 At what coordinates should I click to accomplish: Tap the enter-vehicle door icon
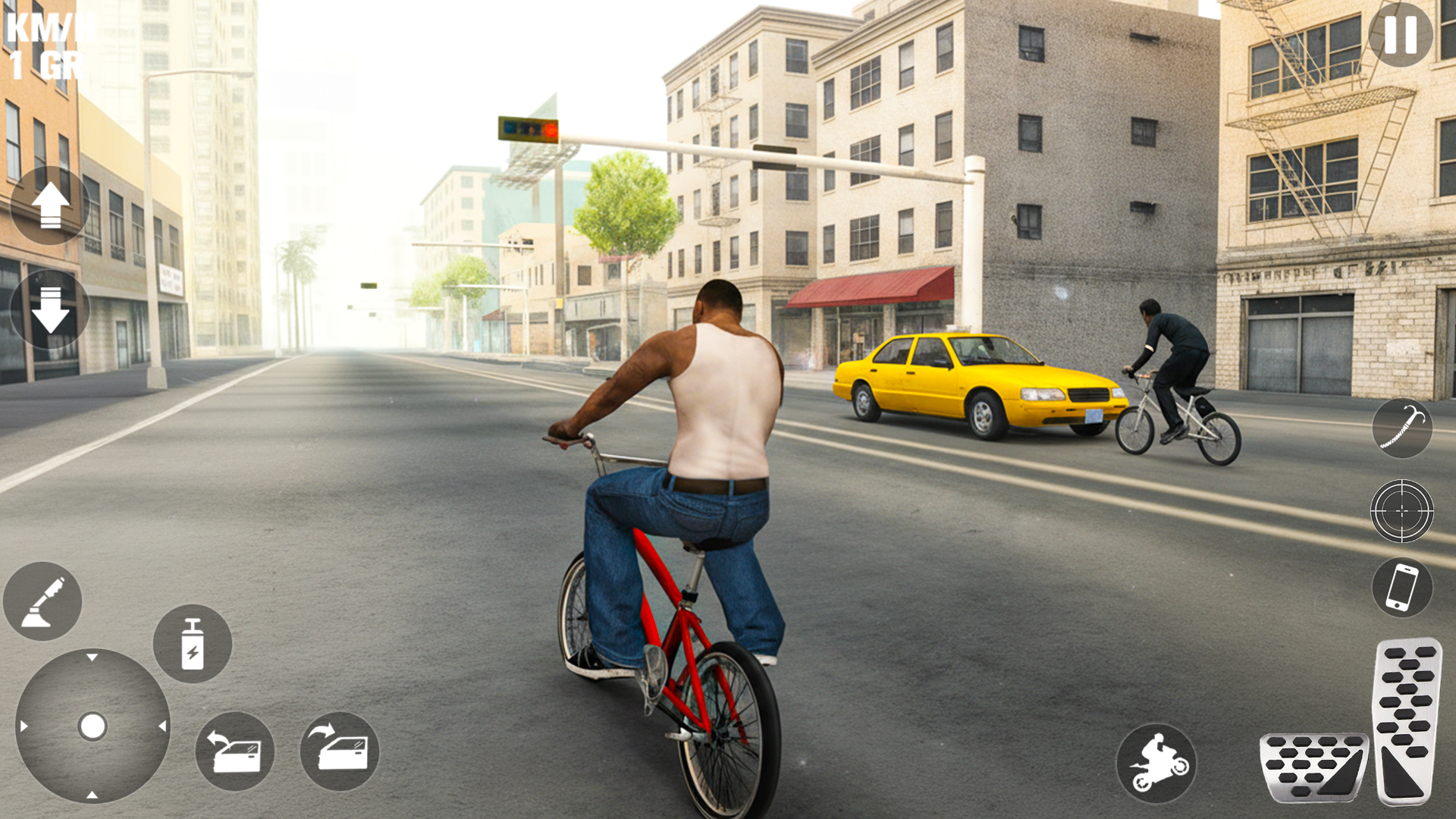[339, 751]
